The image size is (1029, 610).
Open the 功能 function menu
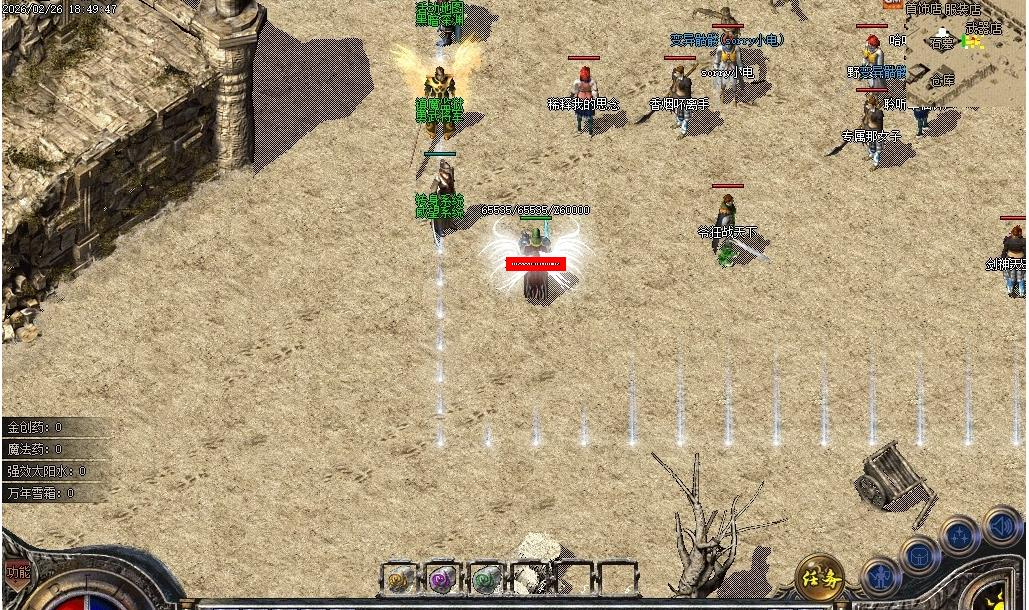click(17, 572)
